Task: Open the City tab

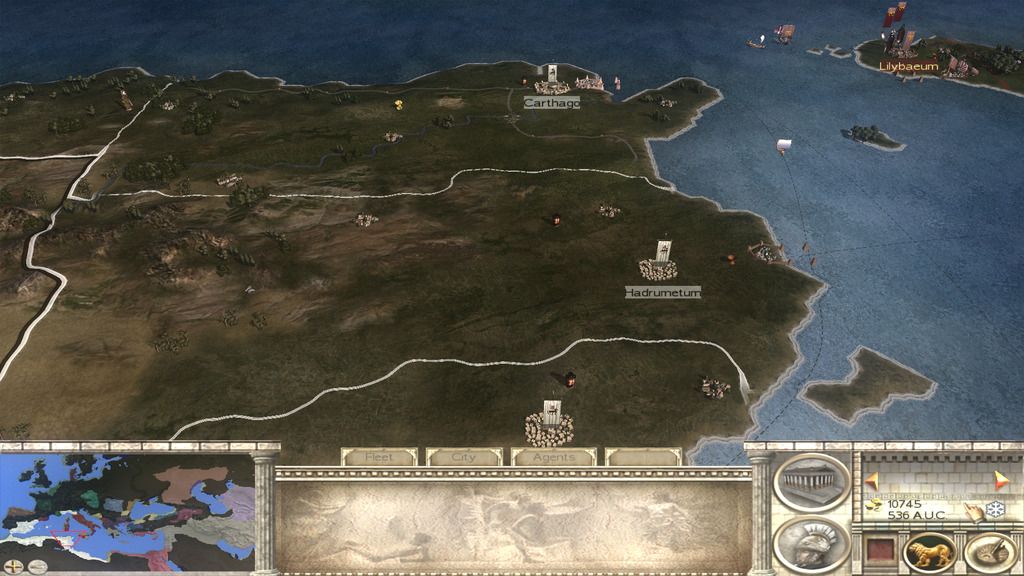Action: pos(464,457)
